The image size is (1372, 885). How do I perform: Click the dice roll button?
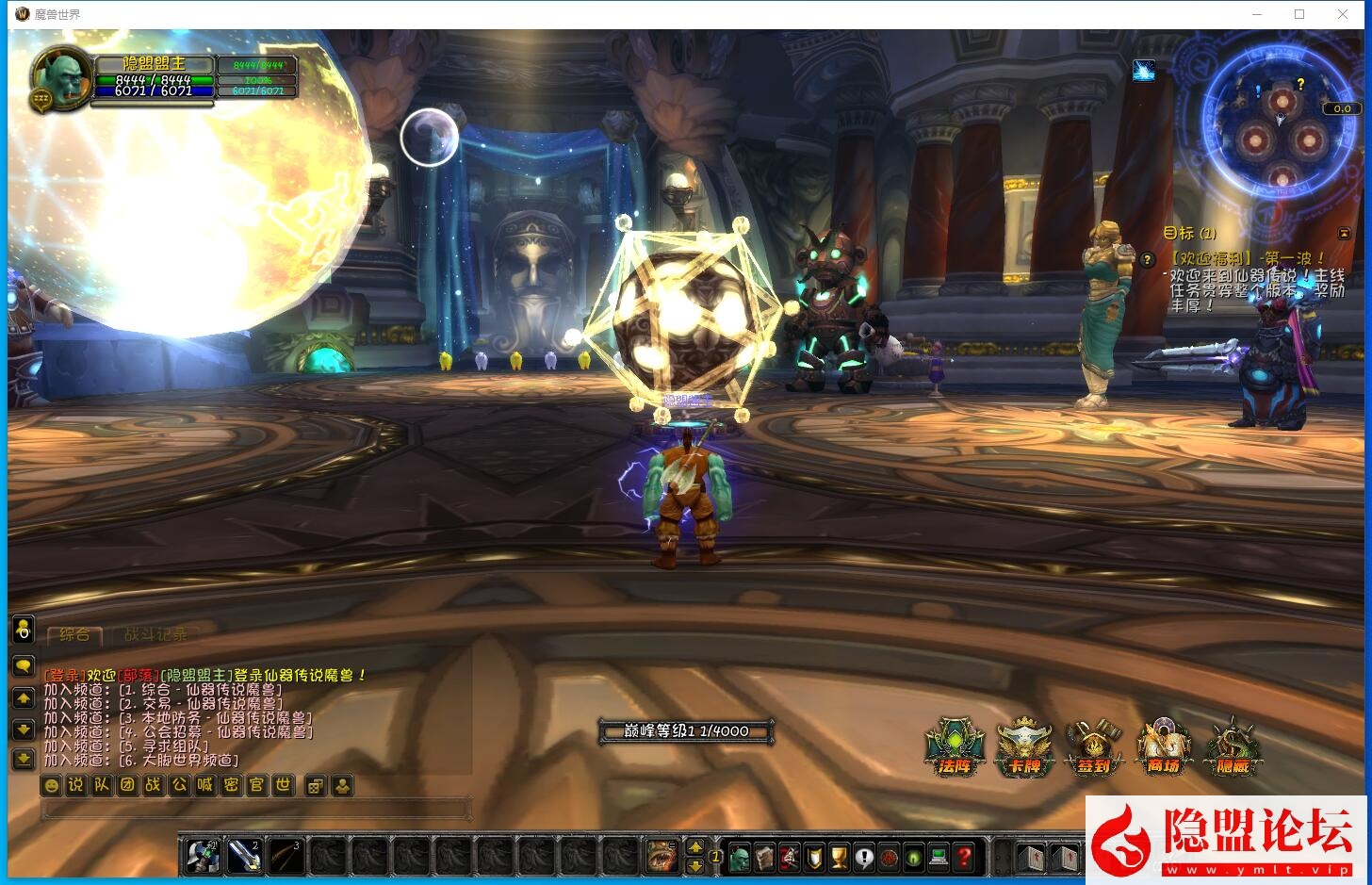(317, 785)
